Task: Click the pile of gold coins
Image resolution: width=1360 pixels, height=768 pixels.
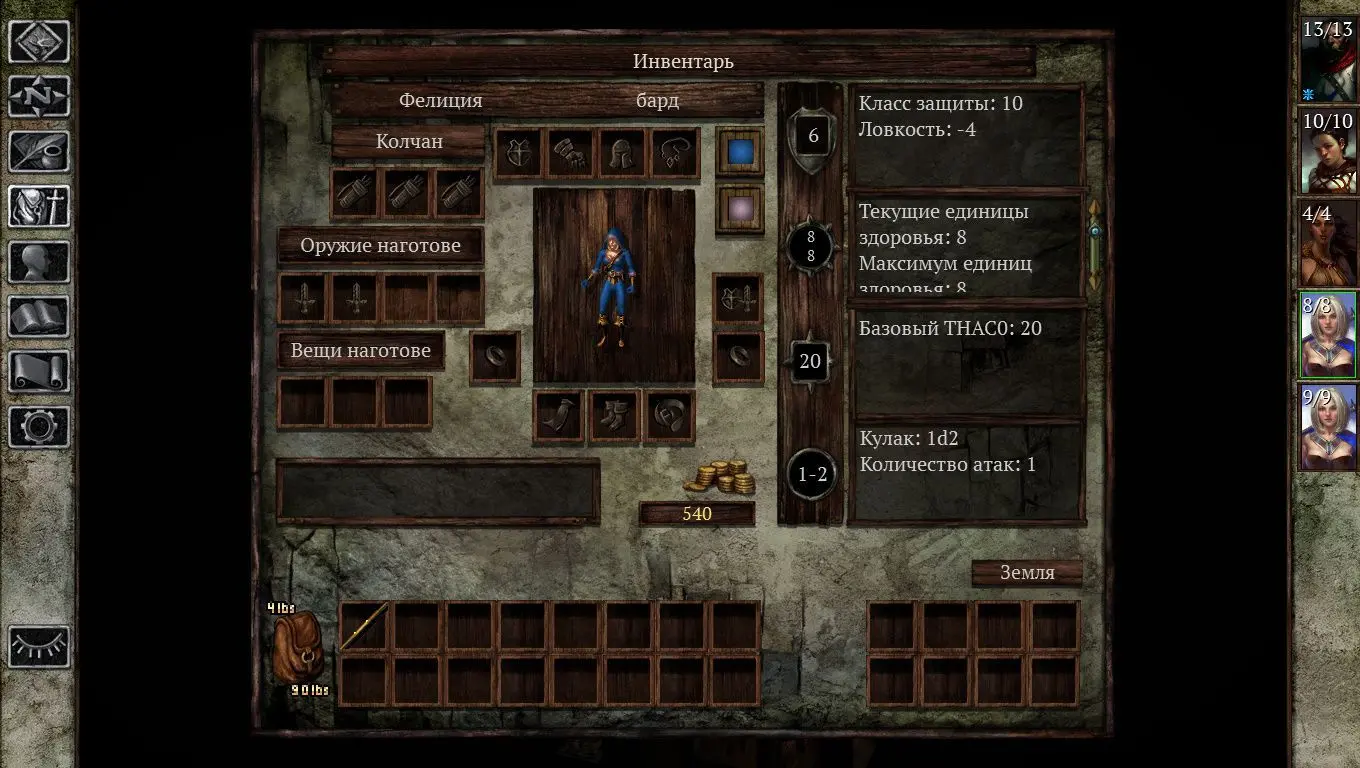Action: (720, 476)
